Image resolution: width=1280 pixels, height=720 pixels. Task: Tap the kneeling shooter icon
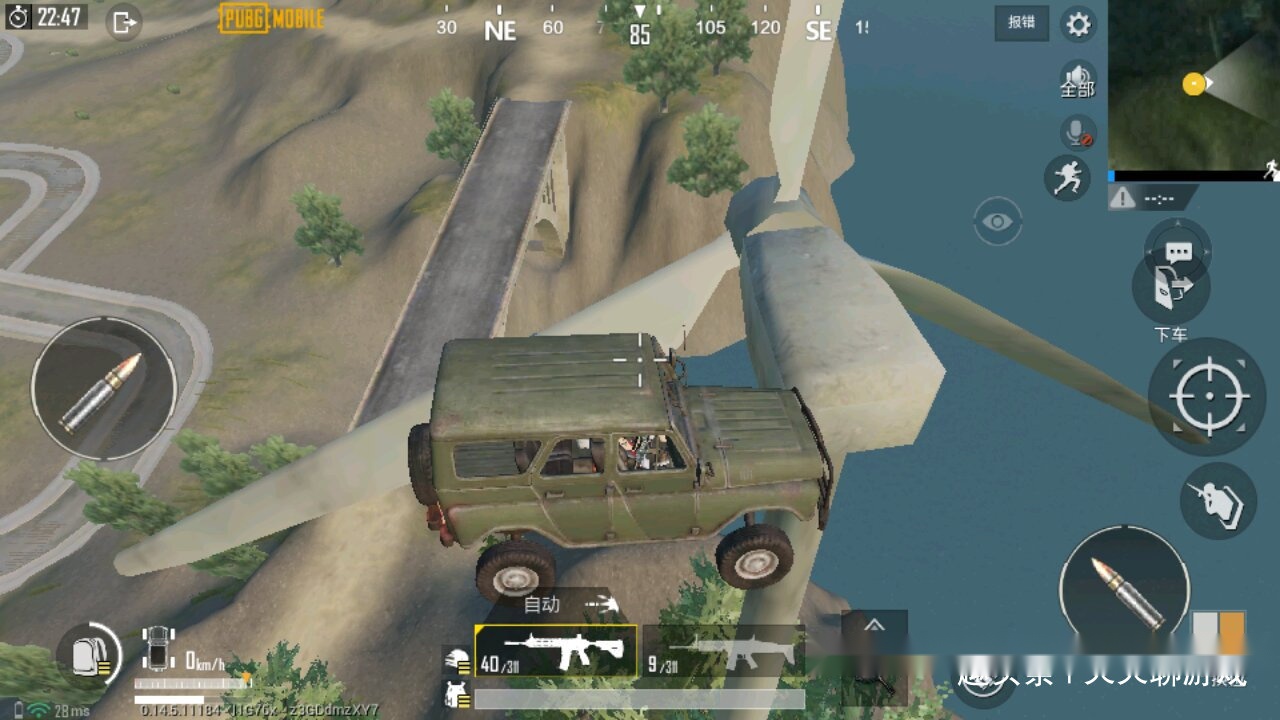(1218, 501)
